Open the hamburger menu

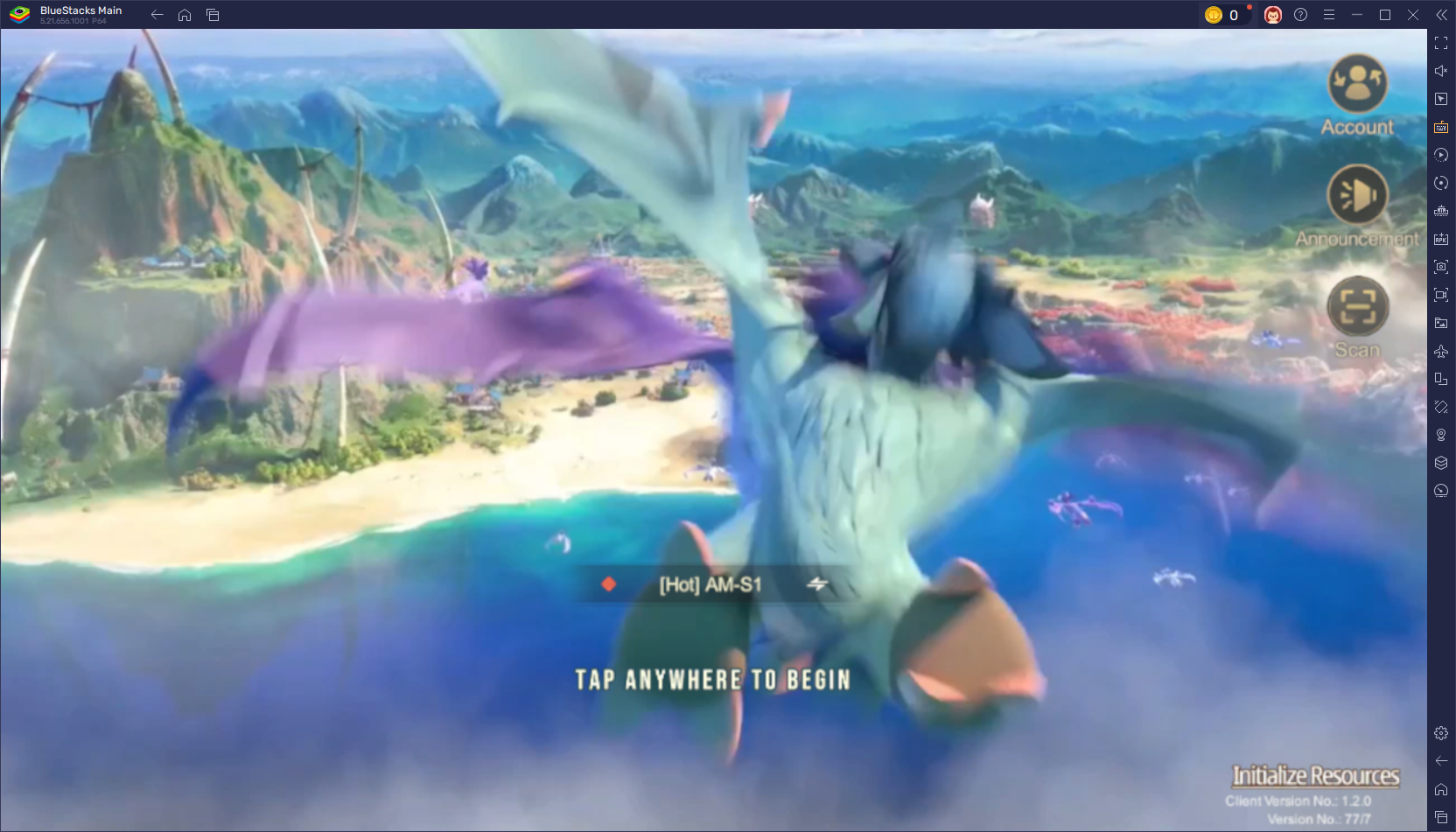pos(1330,15)
